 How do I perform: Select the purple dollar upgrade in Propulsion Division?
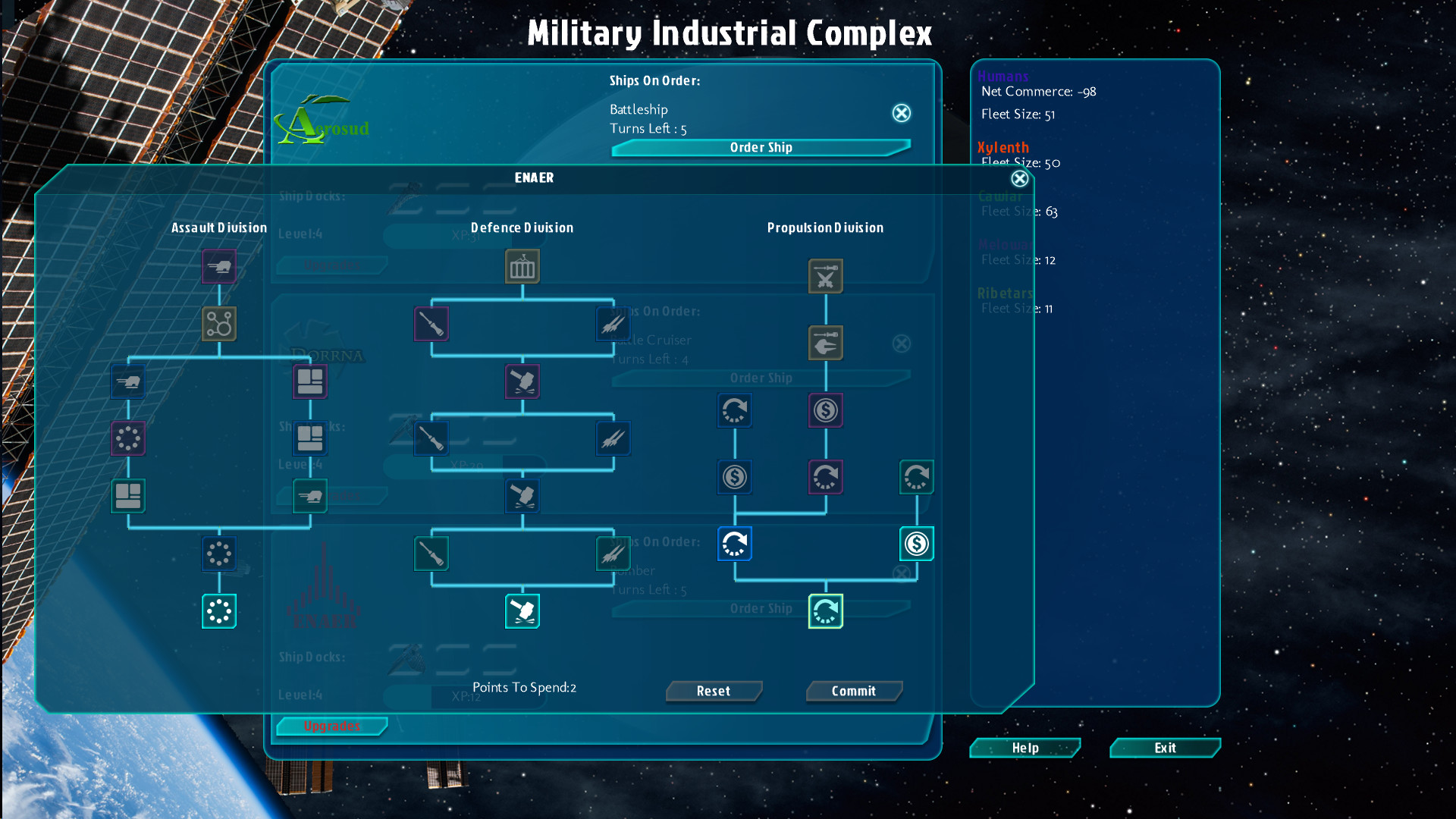click(826, 410)
